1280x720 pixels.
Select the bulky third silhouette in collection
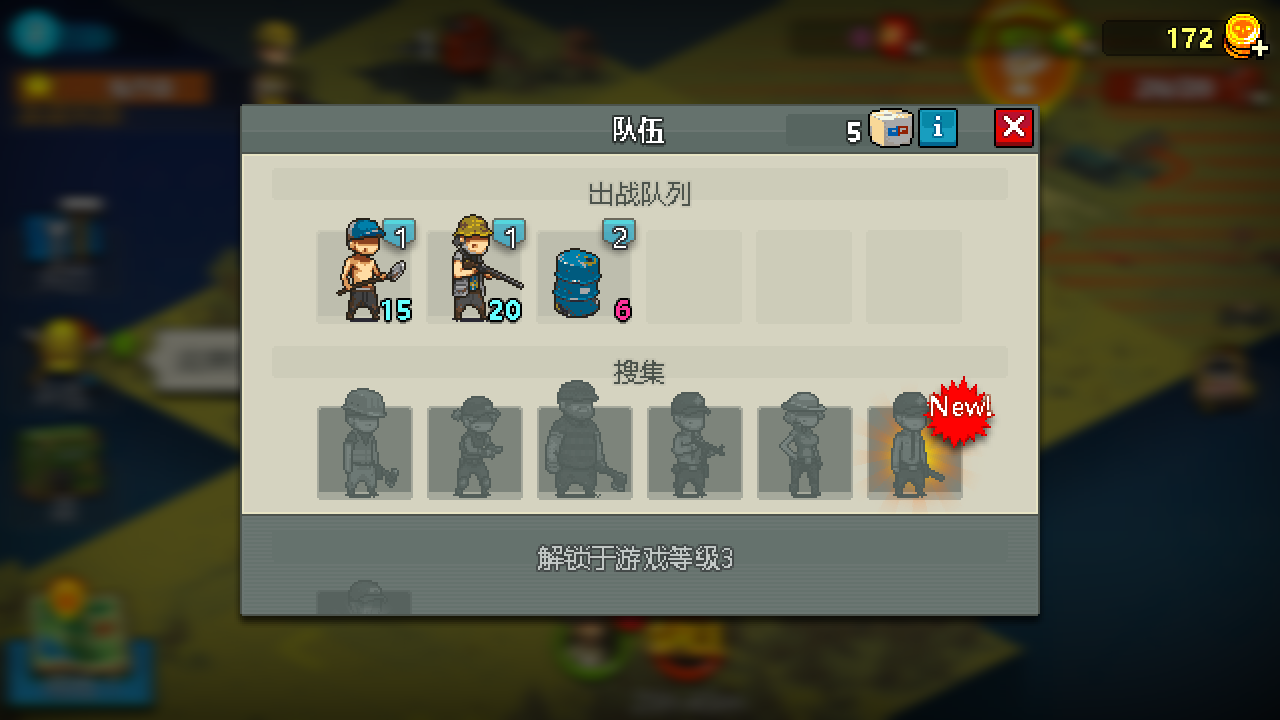(585, 450)
